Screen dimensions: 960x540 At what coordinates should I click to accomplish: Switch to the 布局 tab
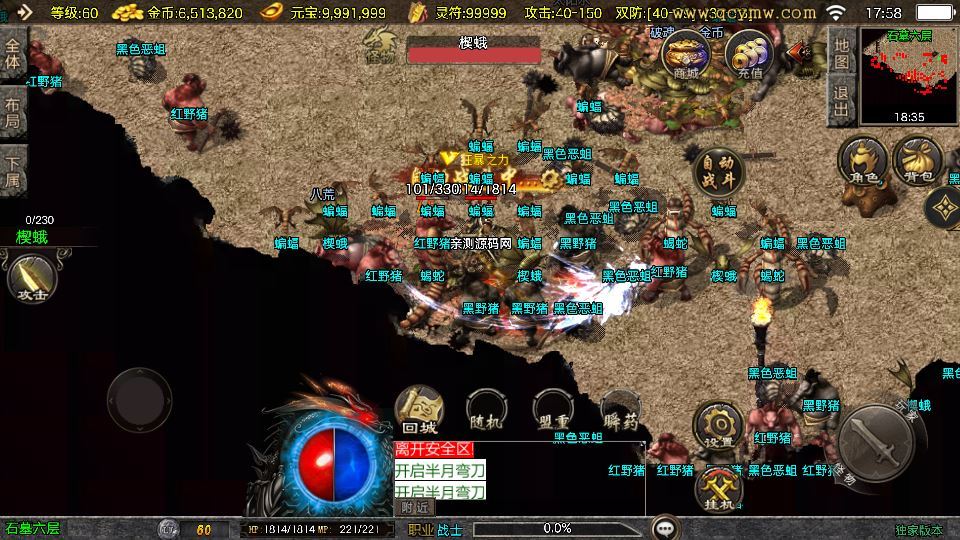click(x=13, y=113)
